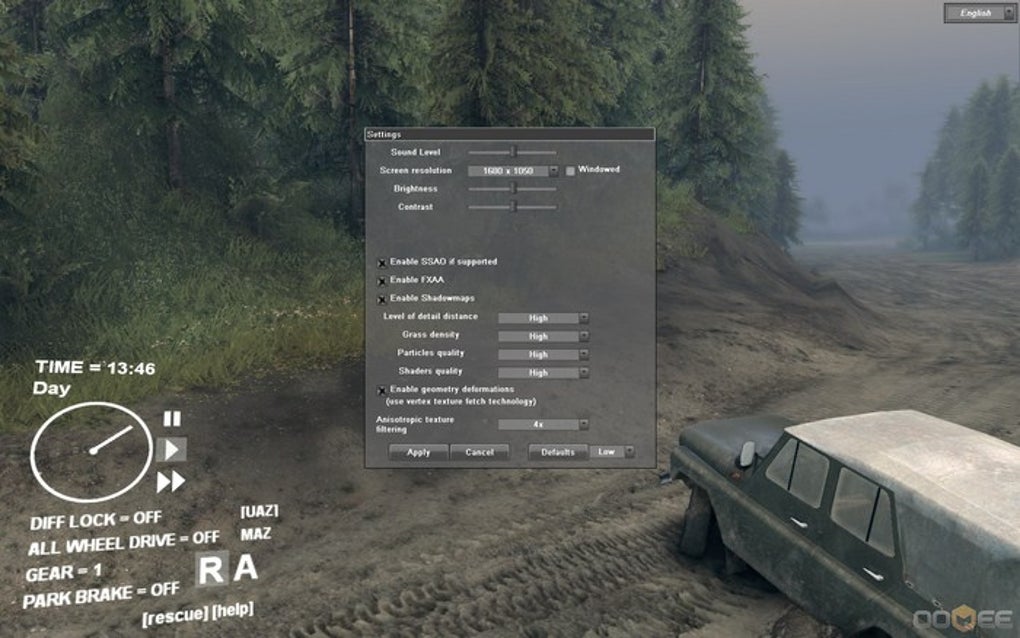Adjust the Sound Level slider
The image size is (1020, 638).
point(513,152)
